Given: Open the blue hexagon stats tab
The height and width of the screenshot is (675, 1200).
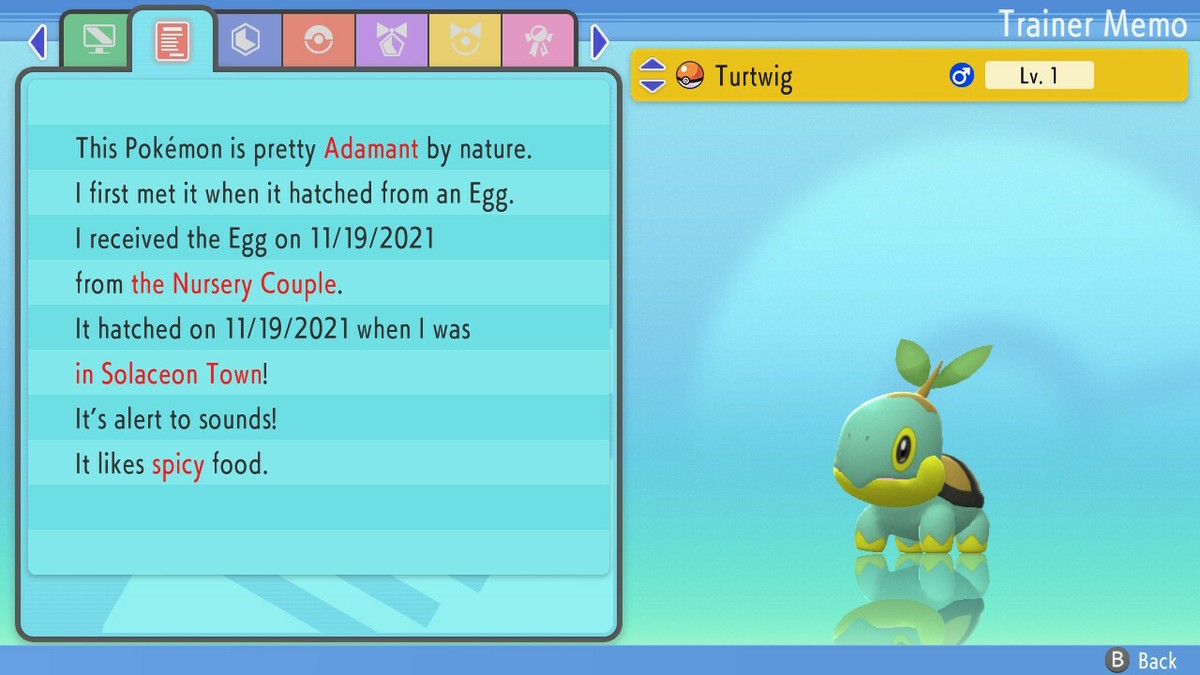Looking at the screenshot, I should [246, 40].
